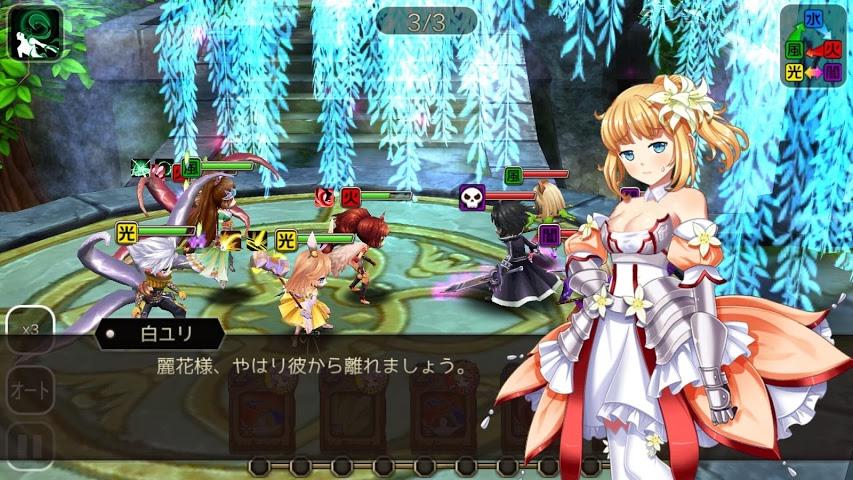
Task: Toggle the x3 battle speed button
Action: 30,329
